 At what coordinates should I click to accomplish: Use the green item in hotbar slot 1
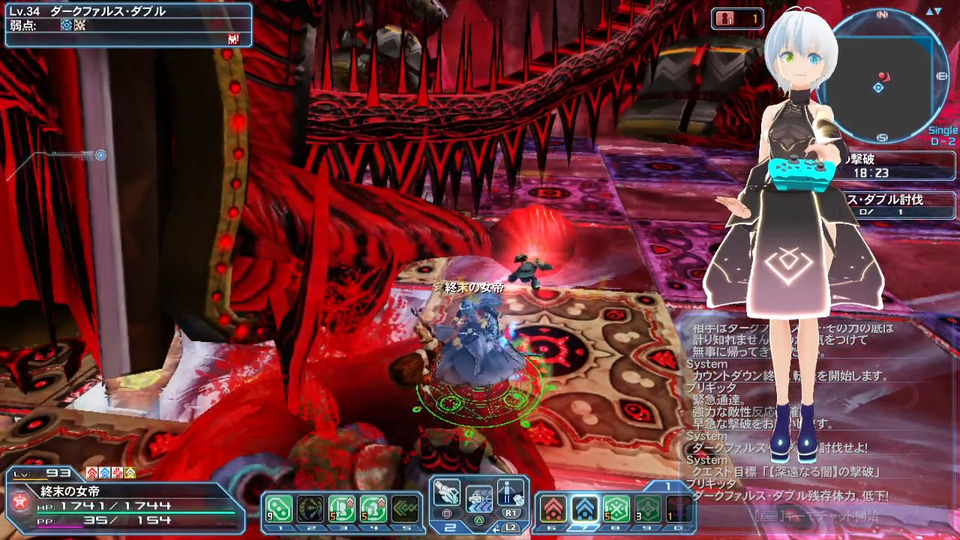(279, 508)
